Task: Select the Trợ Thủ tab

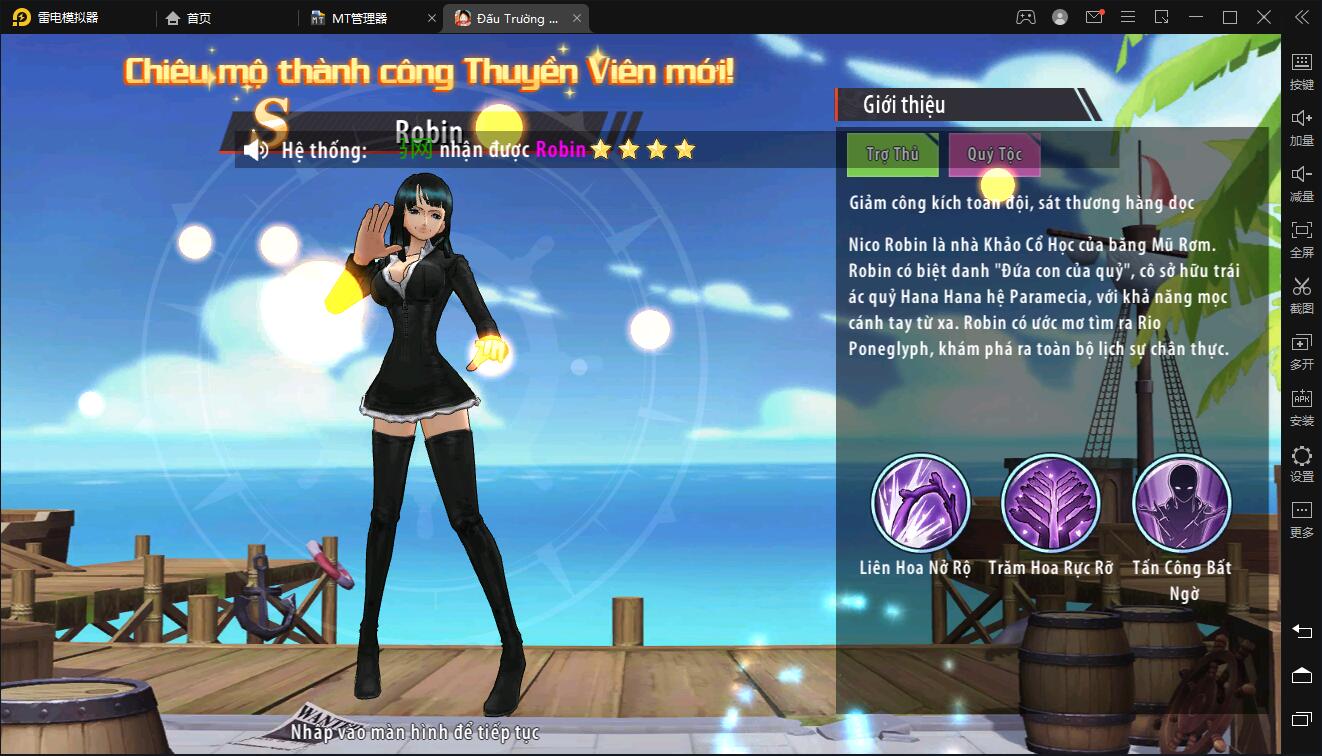Action: (x=892, y=155)
